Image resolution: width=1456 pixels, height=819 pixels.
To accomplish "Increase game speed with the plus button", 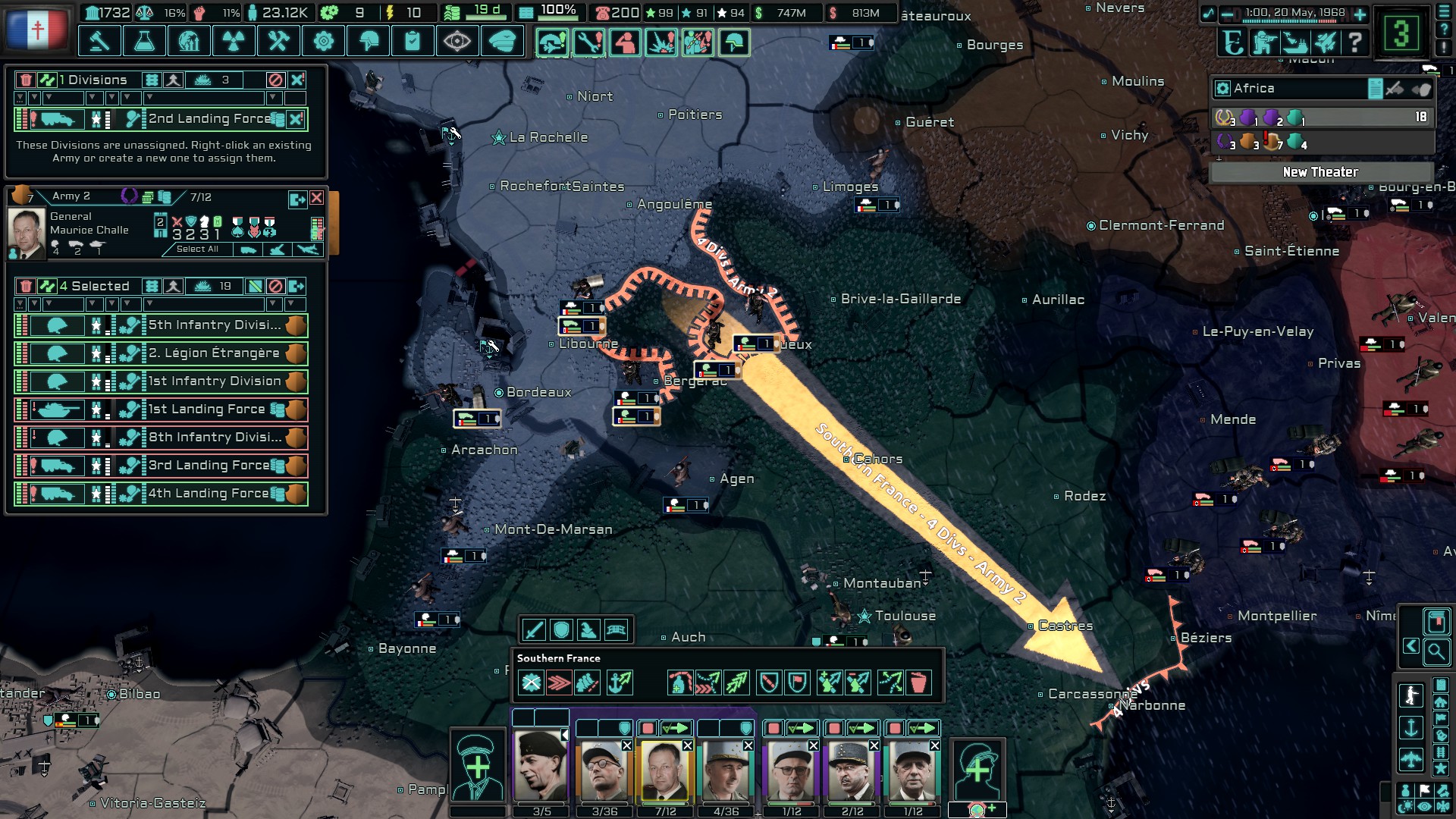I will (1360, 14).
